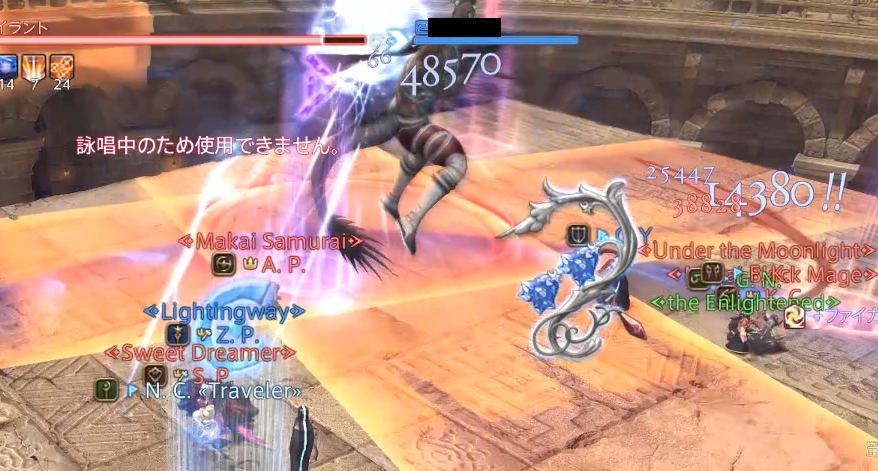878x471 pixels.
Task: Select the G. N. nameplate
Action: point(764,276)
